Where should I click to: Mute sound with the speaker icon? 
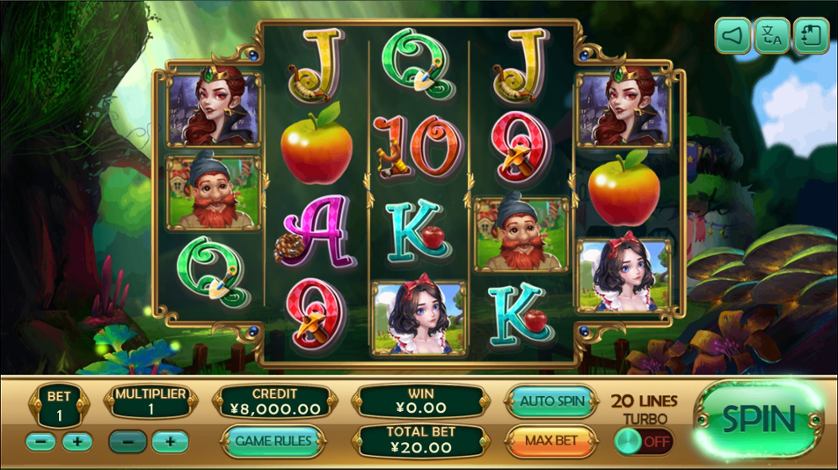click(x=733, y=38)
